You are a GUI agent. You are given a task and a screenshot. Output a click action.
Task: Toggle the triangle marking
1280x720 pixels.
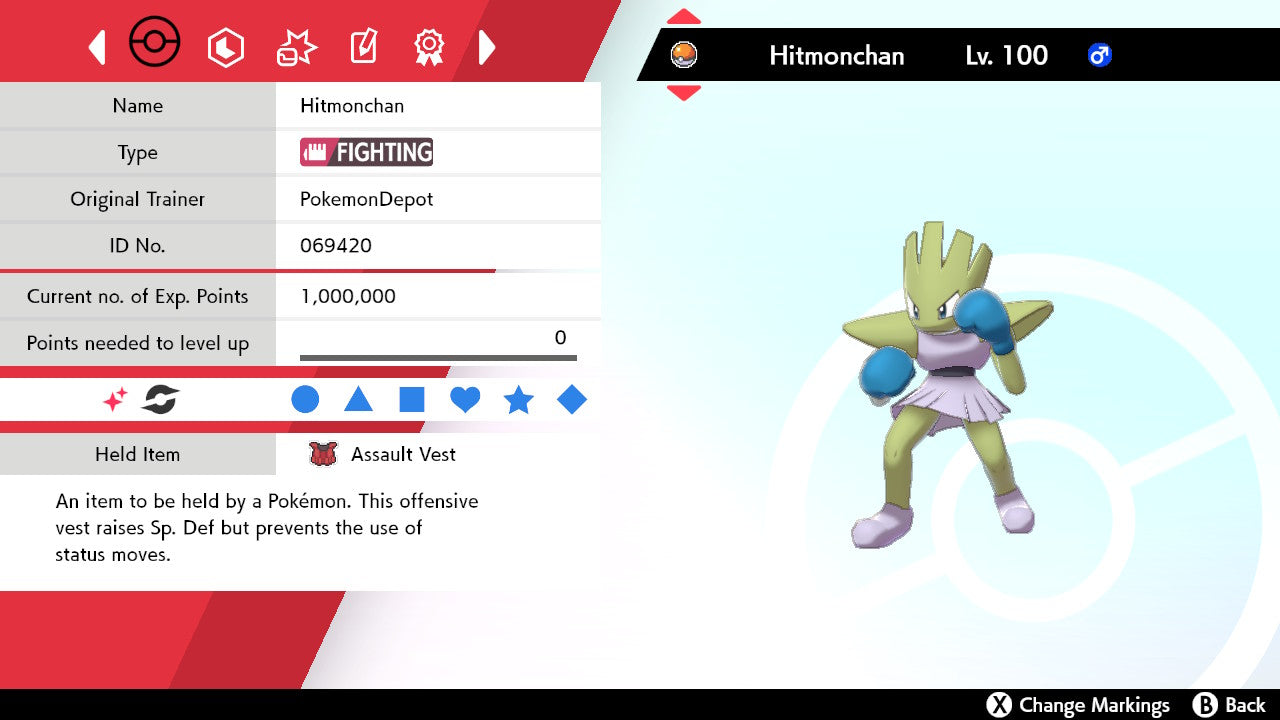[x=358, y=400]
